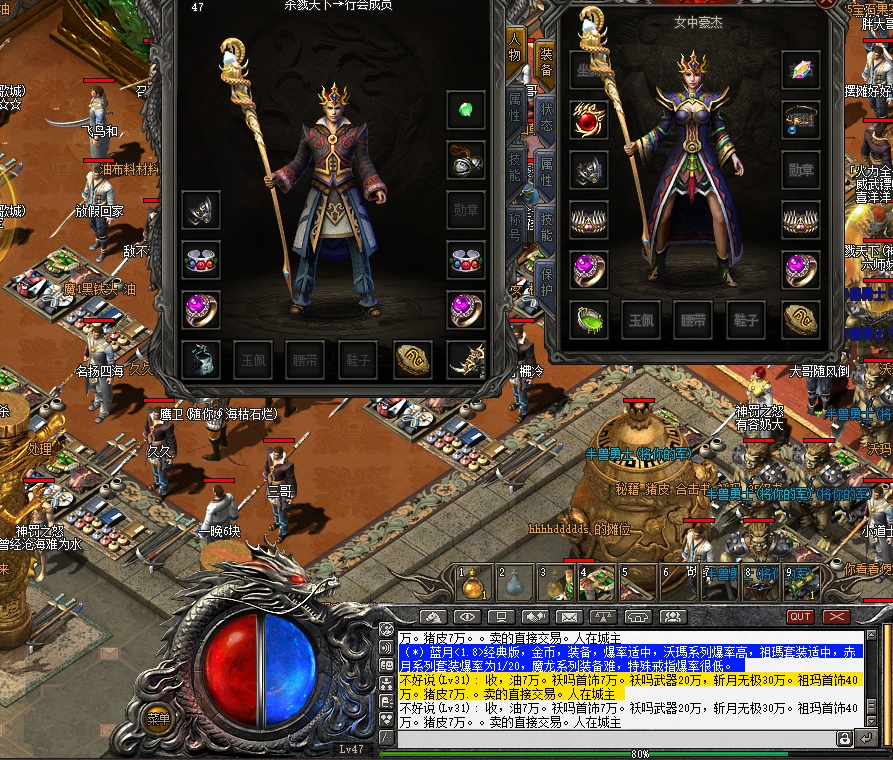Click the chat send arrow button
The width and height of the screenshot is (893, 760).
868,738
